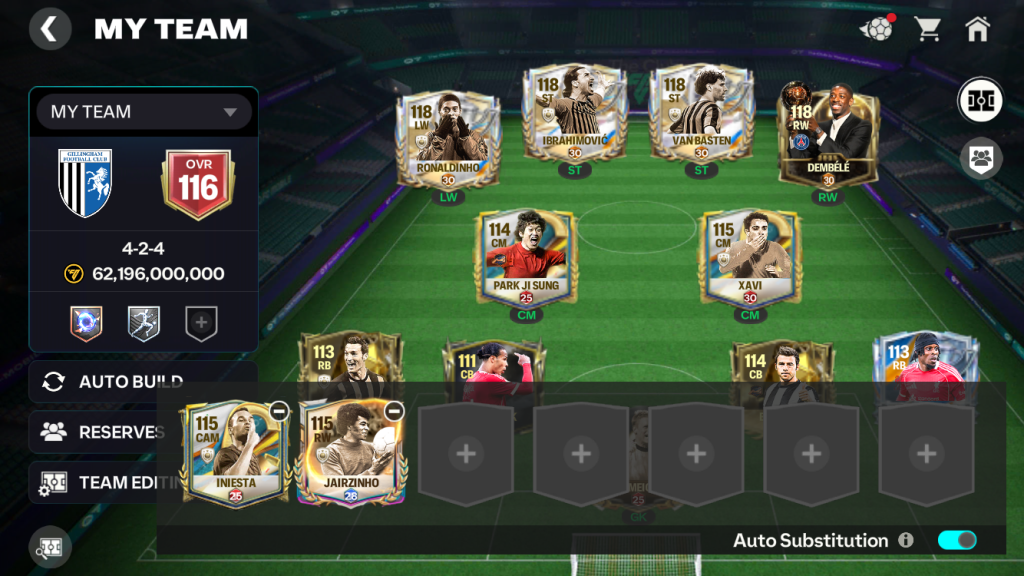Select the Iniesta substitute card

pos(235,455)
